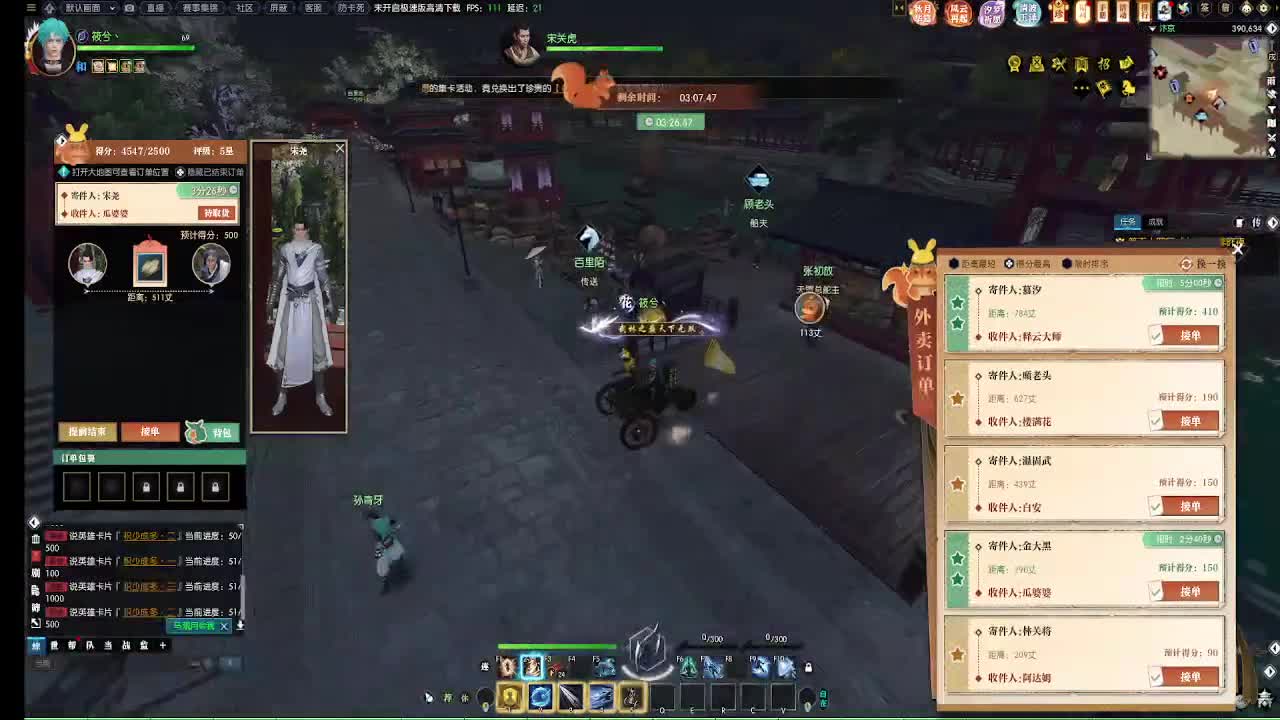Click the star rating icon on 金大黑's order
Screen dimensions: 1280x720
click(957, 560)
